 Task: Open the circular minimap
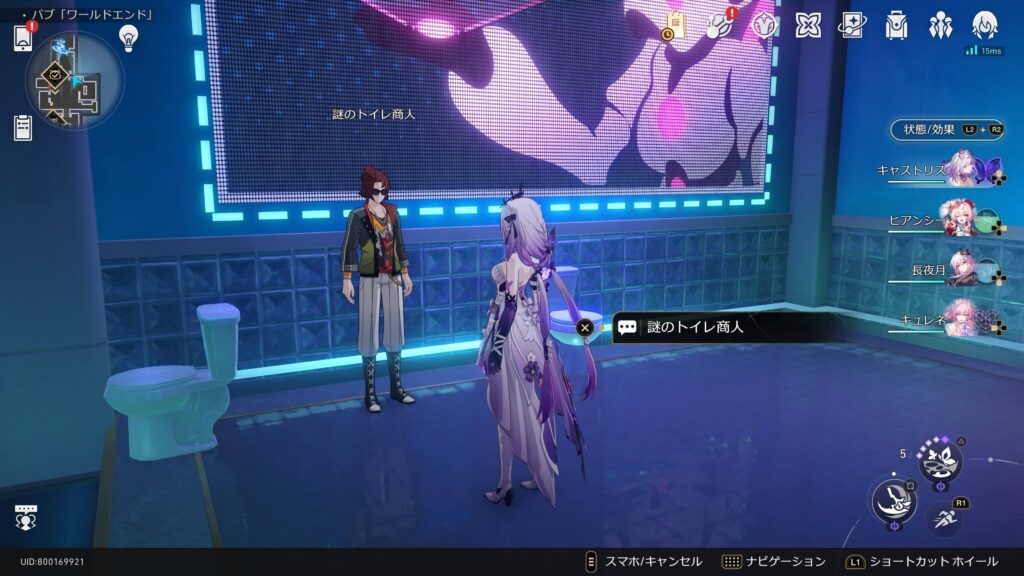point(75,80)
